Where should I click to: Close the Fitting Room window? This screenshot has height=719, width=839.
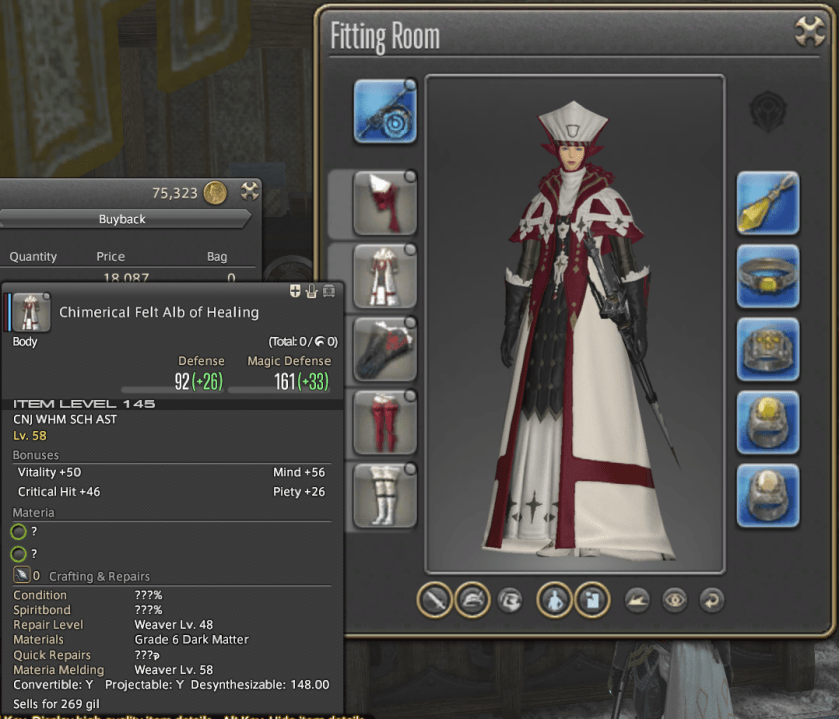pos(809,31)
